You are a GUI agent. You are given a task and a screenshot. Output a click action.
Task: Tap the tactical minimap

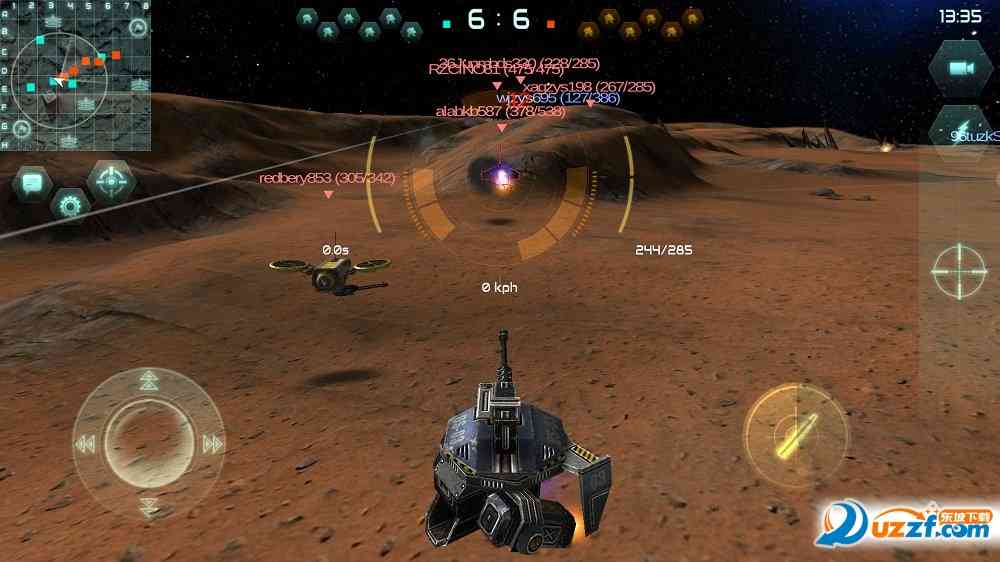pos(76,76)
